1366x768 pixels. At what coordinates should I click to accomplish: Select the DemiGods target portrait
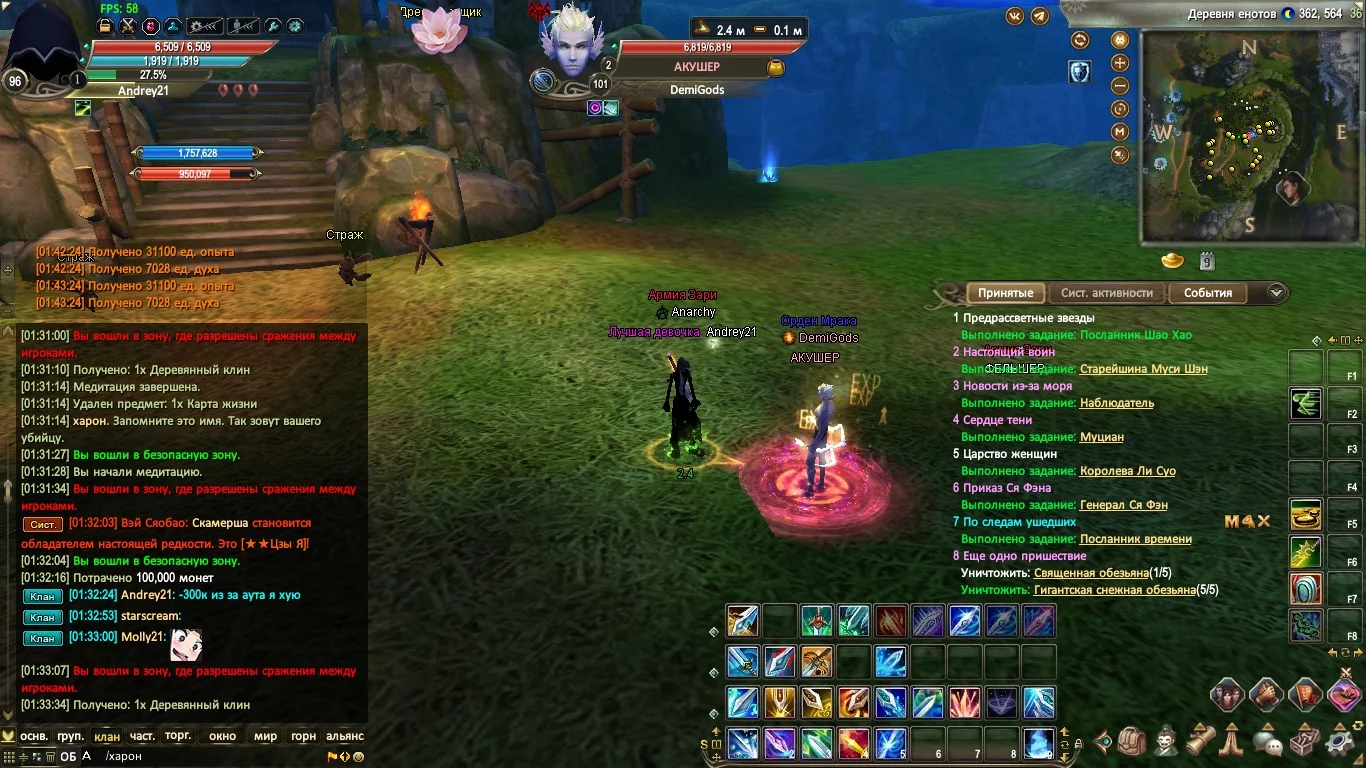(x=572, y=45)
